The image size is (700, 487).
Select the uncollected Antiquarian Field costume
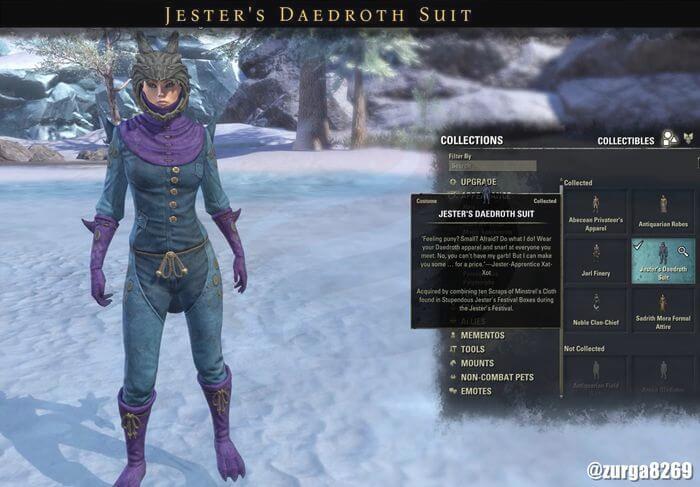tap(596, 377)
